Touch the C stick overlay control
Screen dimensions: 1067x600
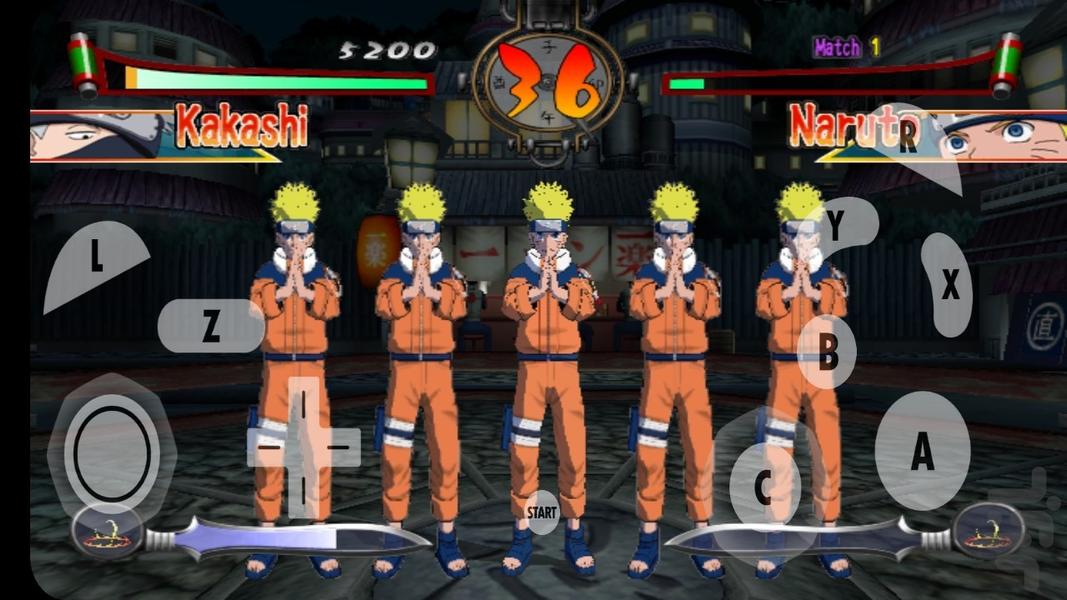763,489
